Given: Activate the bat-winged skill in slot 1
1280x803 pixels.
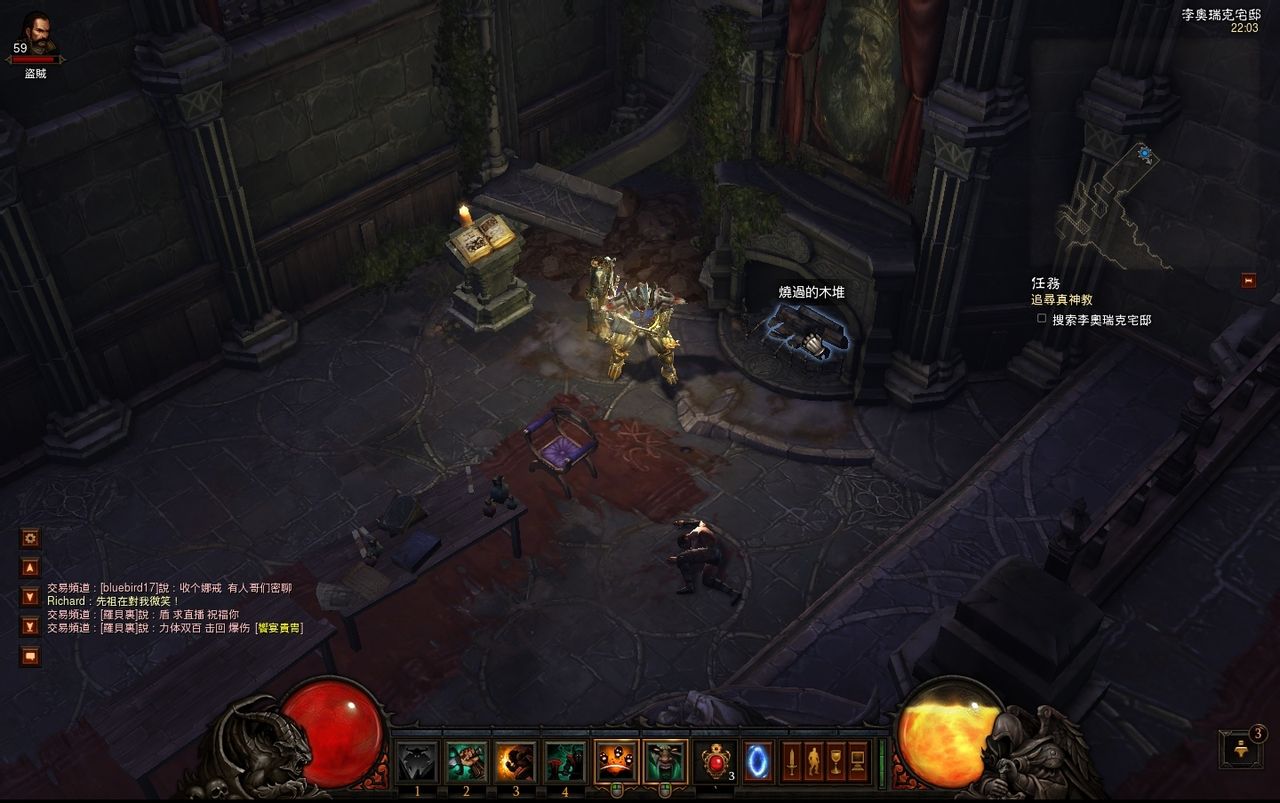Looking at the screenshot, I should tap(417, 762).
